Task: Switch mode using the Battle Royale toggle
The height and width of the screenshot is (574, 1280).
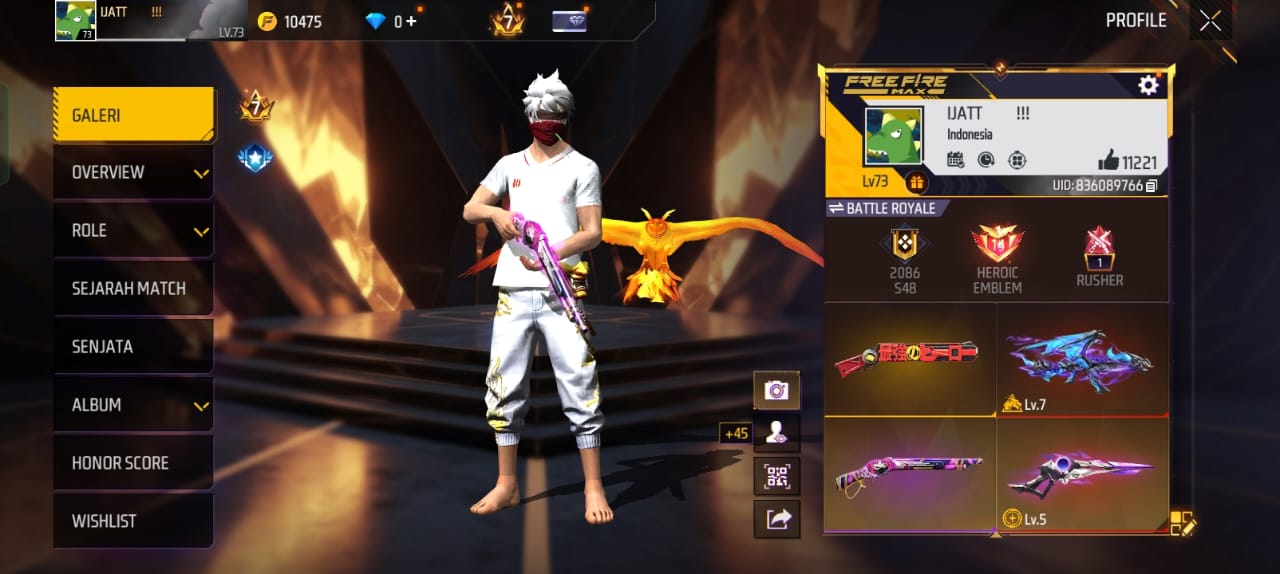Action: pos(882,208)
